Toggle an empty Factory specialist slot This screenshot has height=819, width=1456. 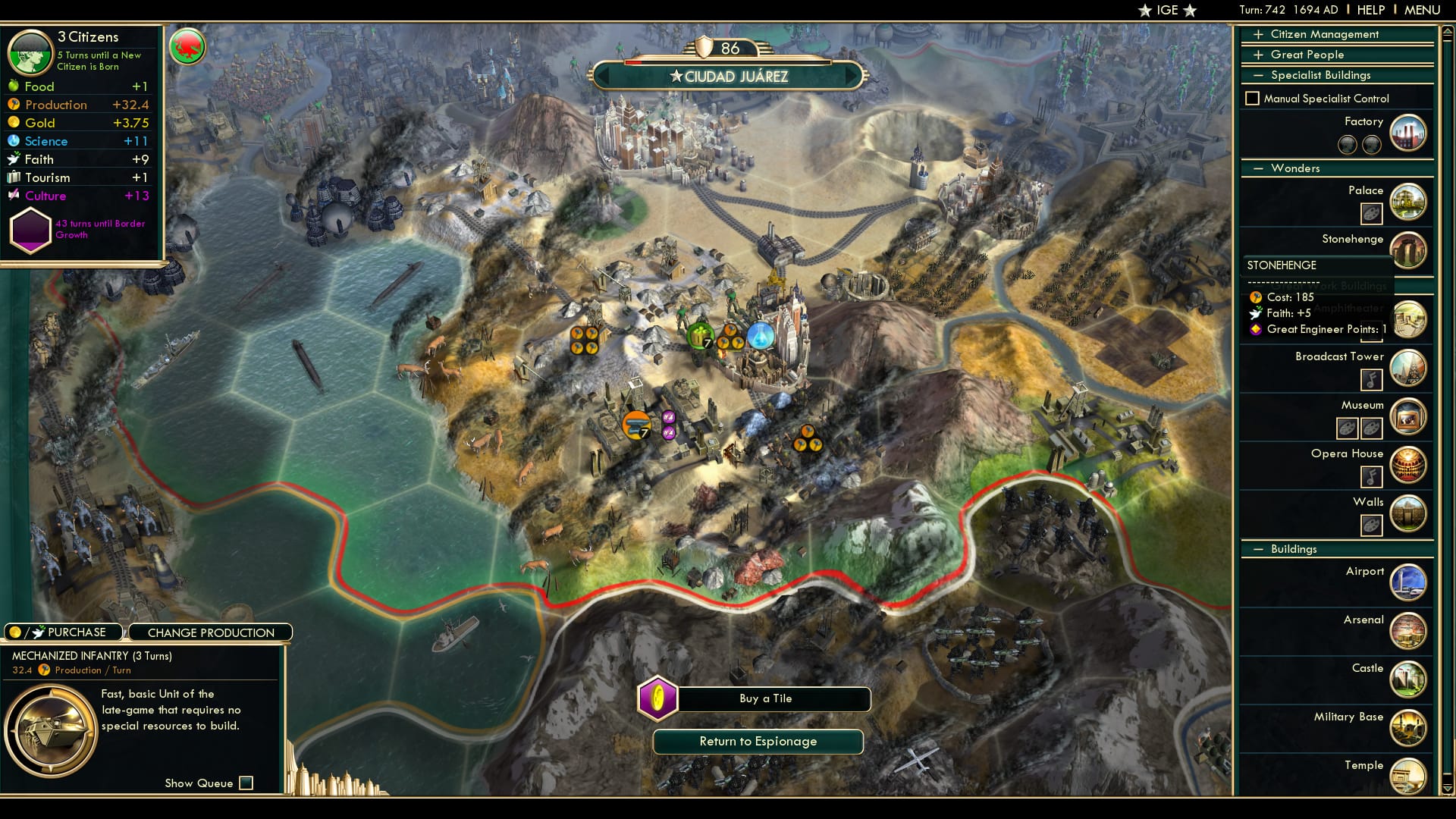click(1348, 144)
